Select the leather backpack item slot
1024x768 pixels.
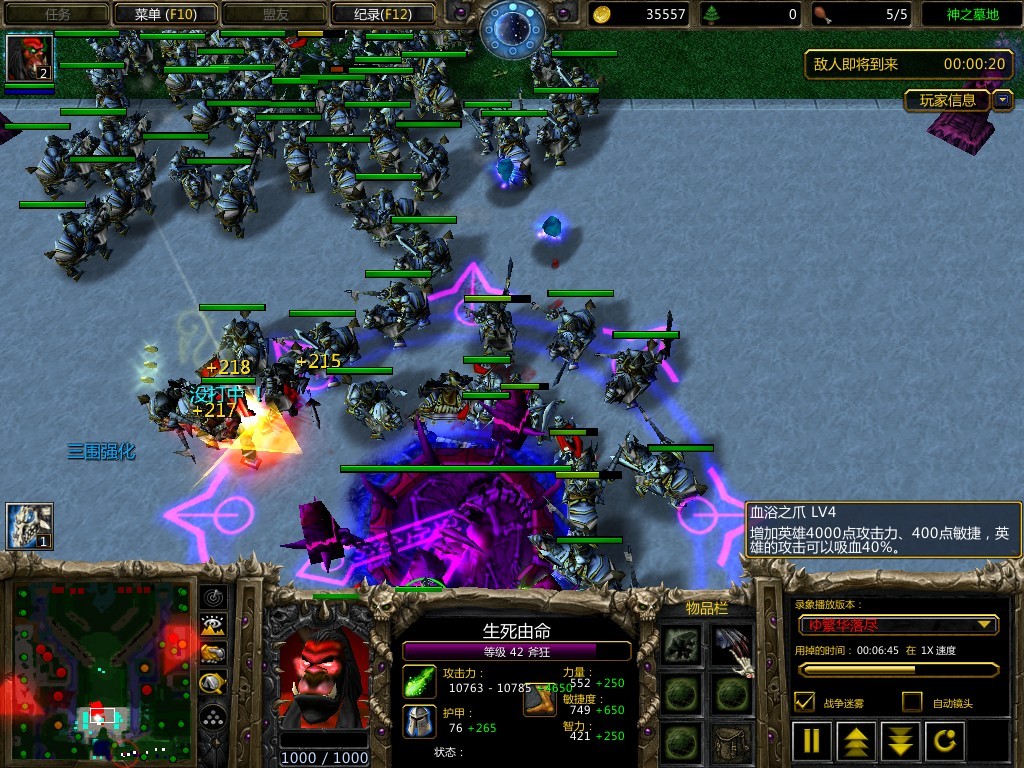731,742
